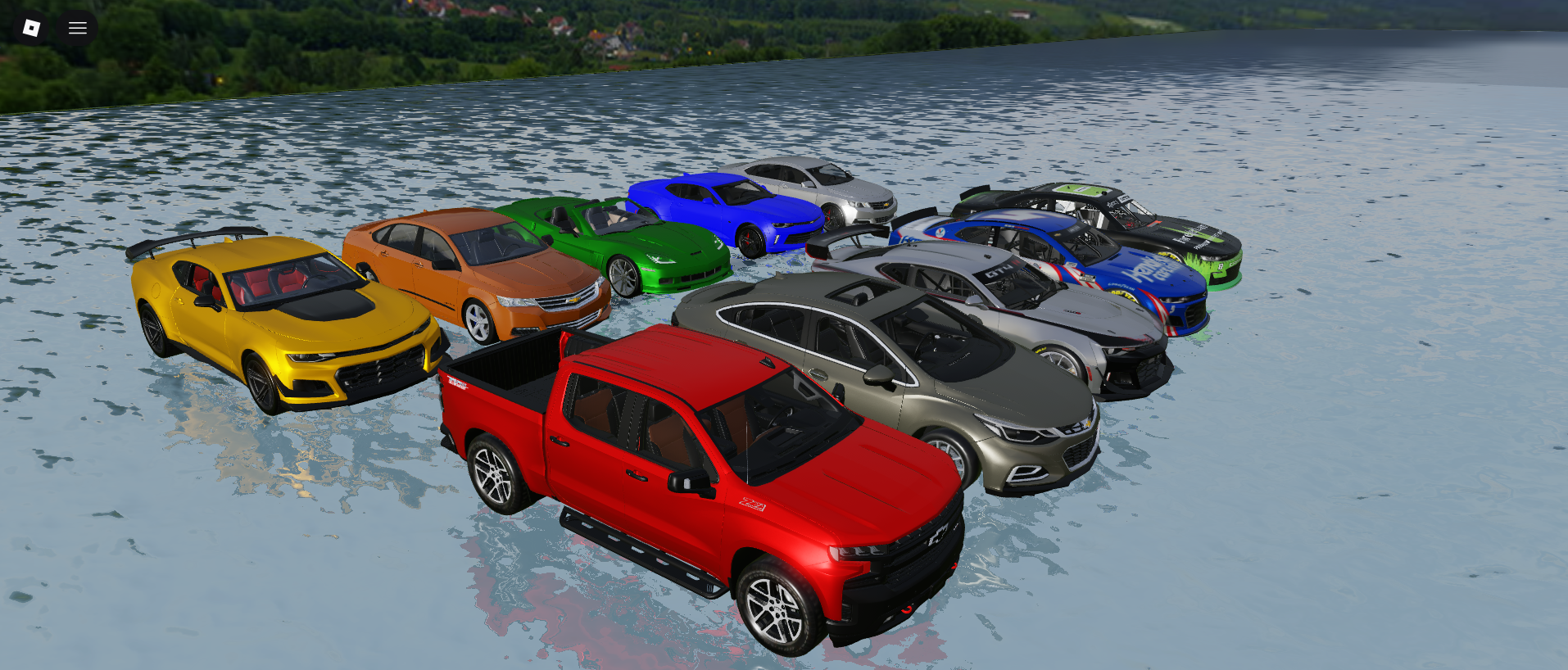Viewport: 1568px width, 670px height.
Task: Open the Roblox logo menu
Action: click(31, 28)
